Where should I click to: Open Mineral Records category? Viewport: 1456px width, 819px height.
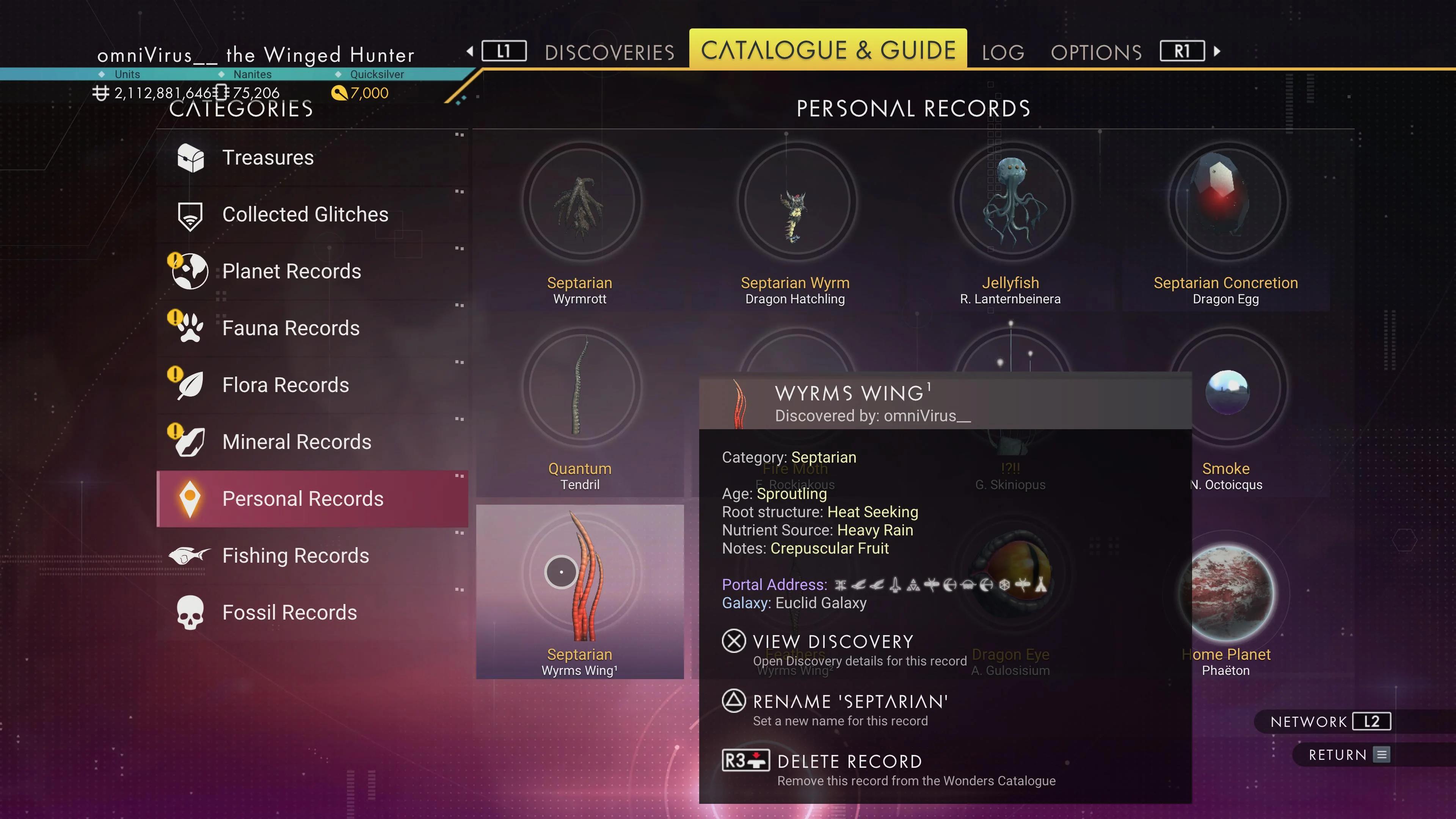pos(297,442)
